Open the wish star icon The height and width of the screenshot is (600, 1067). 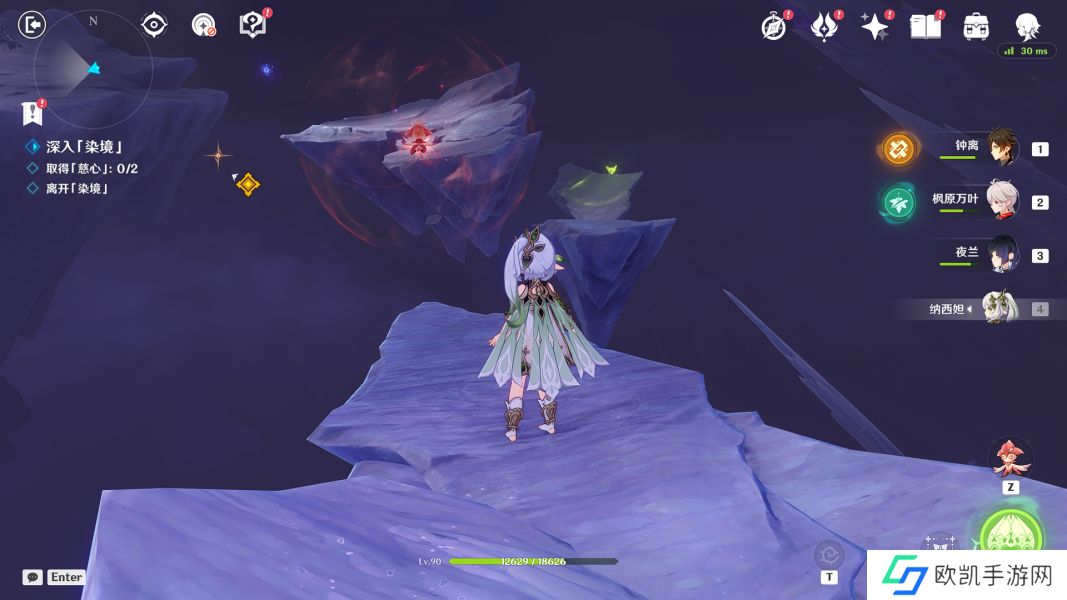875,27
